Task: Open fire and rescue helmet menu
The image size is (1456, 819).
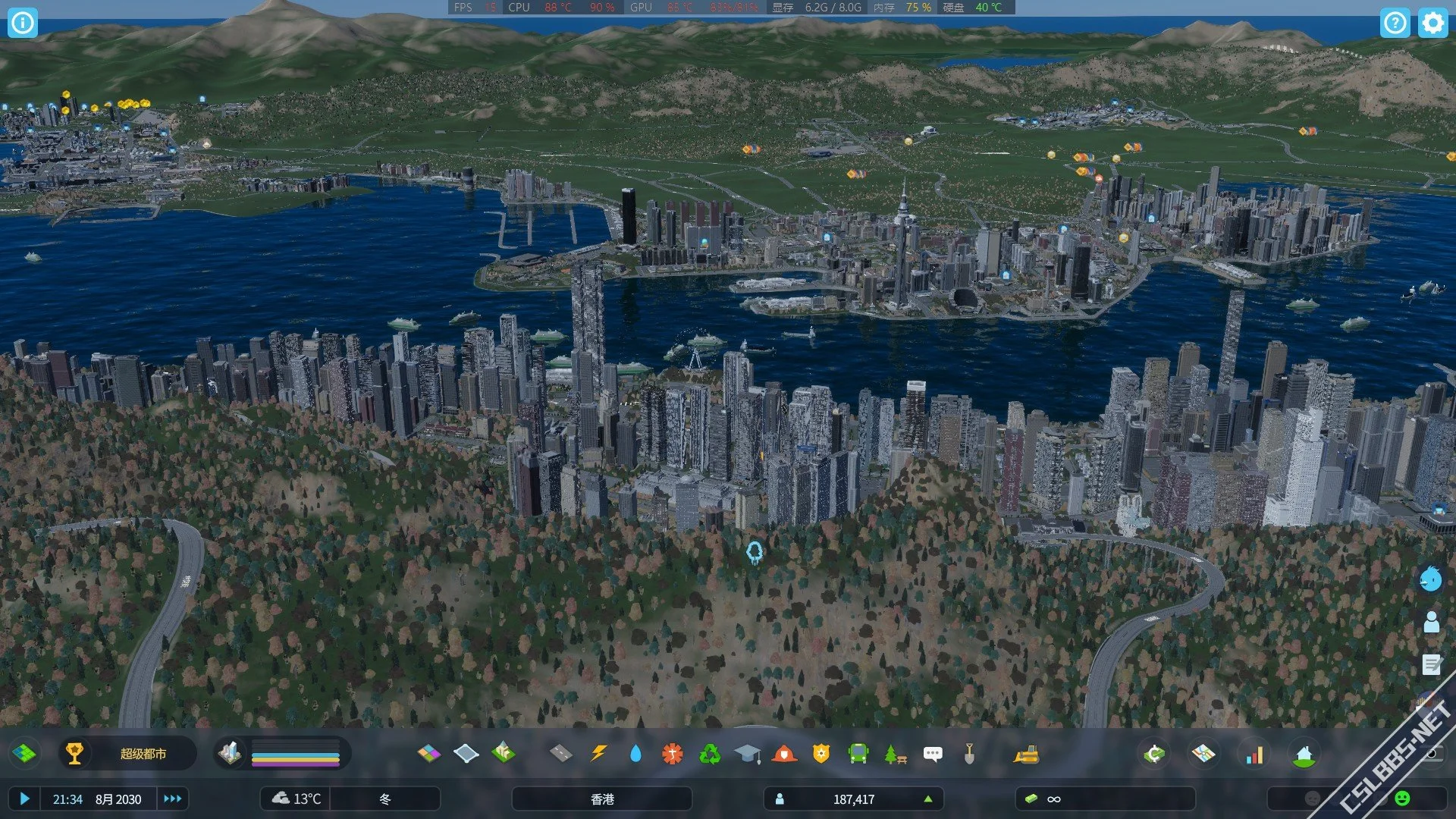Action: 784,754
